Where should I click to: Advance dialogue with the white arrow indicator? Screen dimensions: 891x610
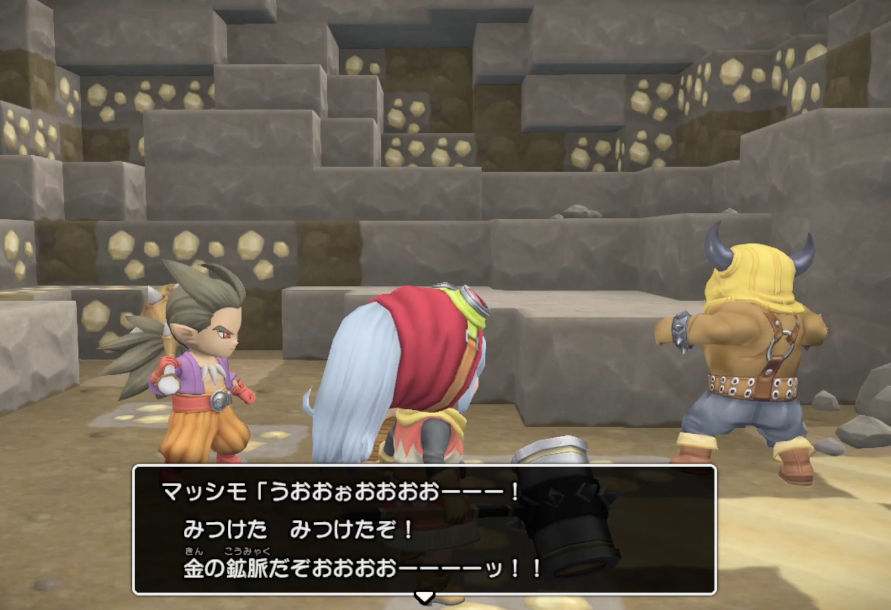[x=424, y=597]
